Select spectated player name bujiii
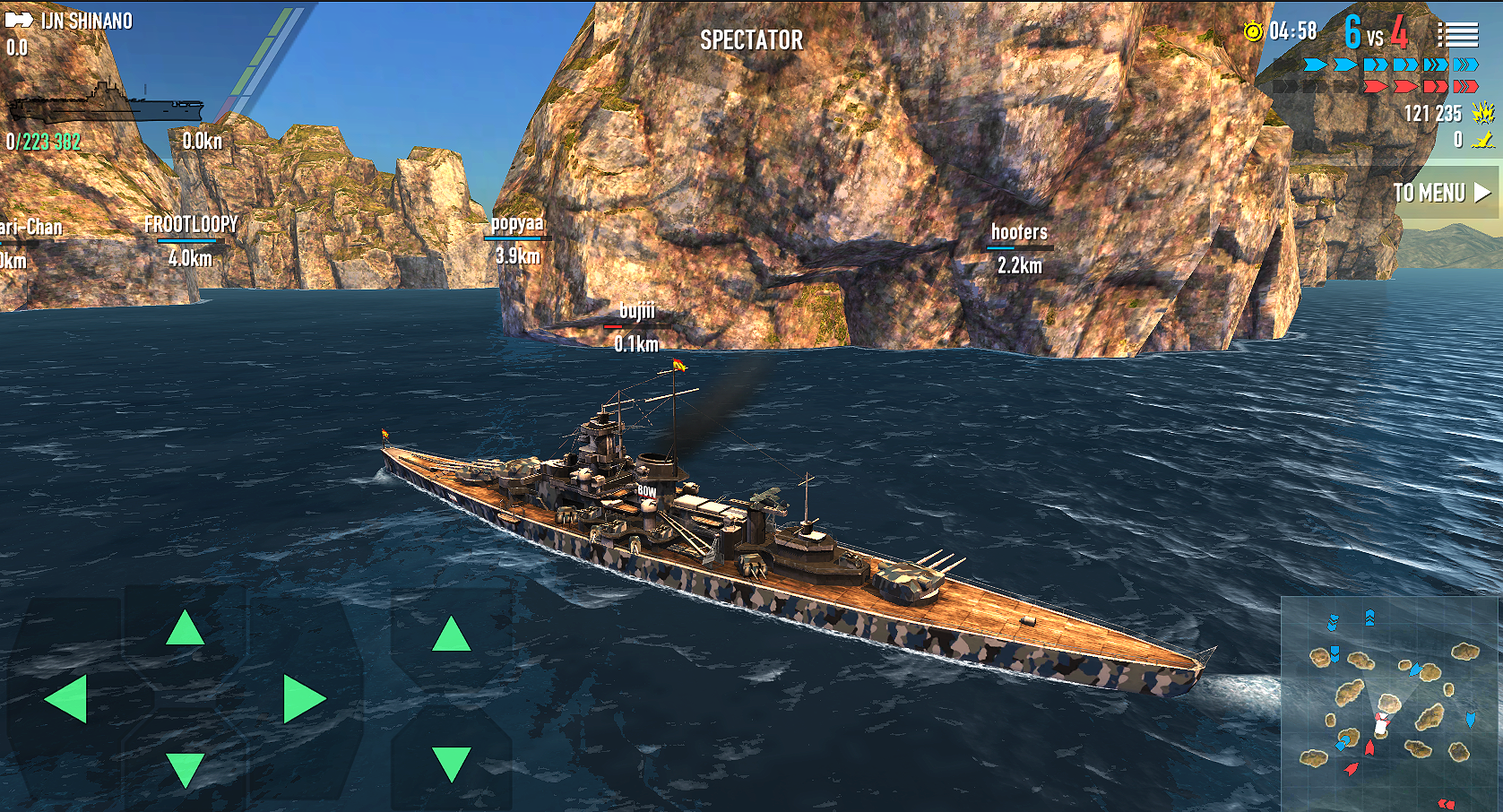The width and height of the screenshot is (1503, 812). click(x=636, y=312)
